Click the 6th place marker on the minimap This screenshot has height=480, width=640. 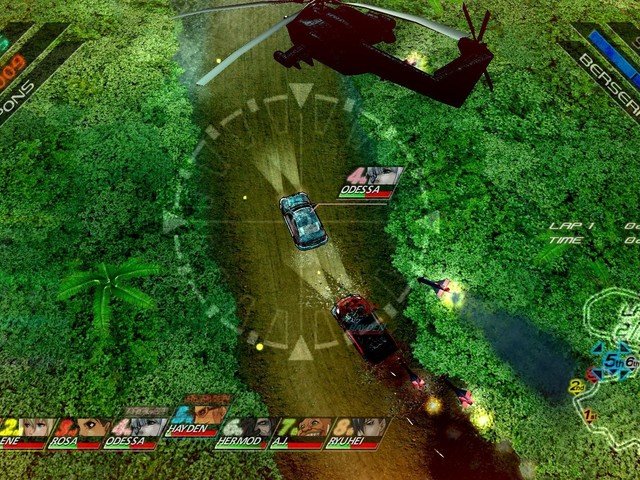630,361
